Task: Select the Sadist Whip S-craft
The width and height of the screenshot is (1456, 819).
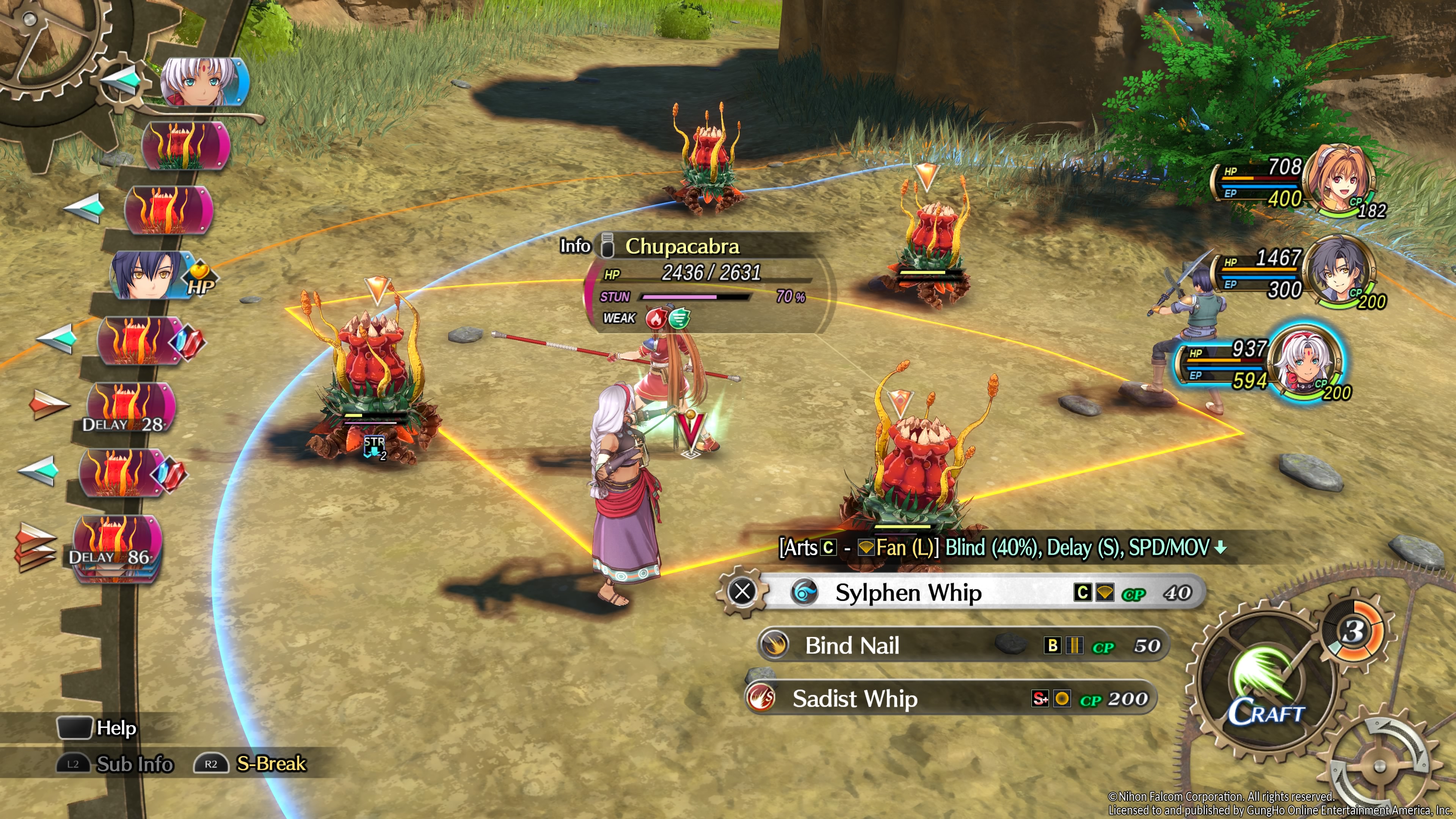Action: tap(949, 698)
